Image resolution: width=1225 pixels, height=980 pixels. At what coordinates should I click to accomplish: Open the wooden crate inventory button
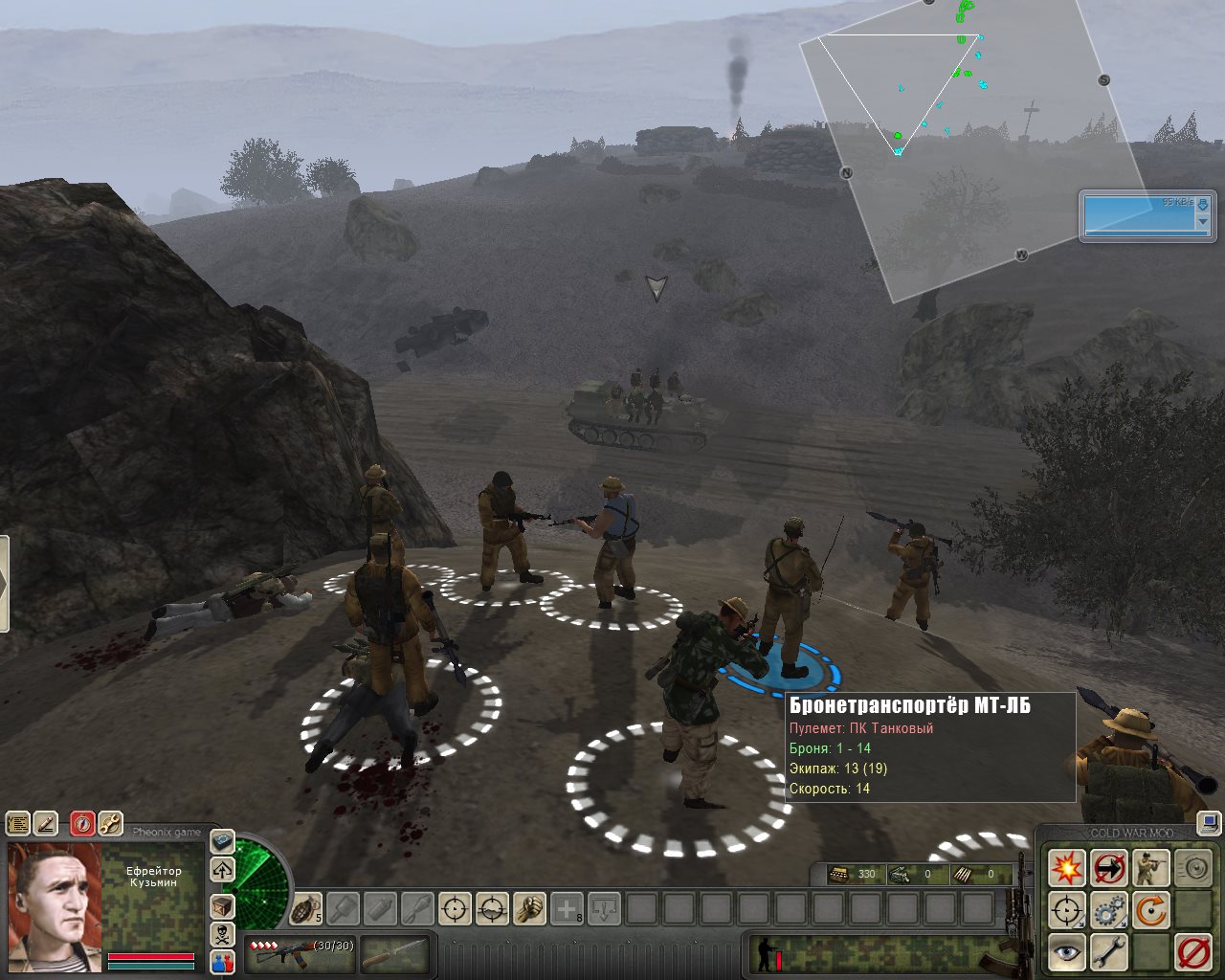click(x=222, y=904)
